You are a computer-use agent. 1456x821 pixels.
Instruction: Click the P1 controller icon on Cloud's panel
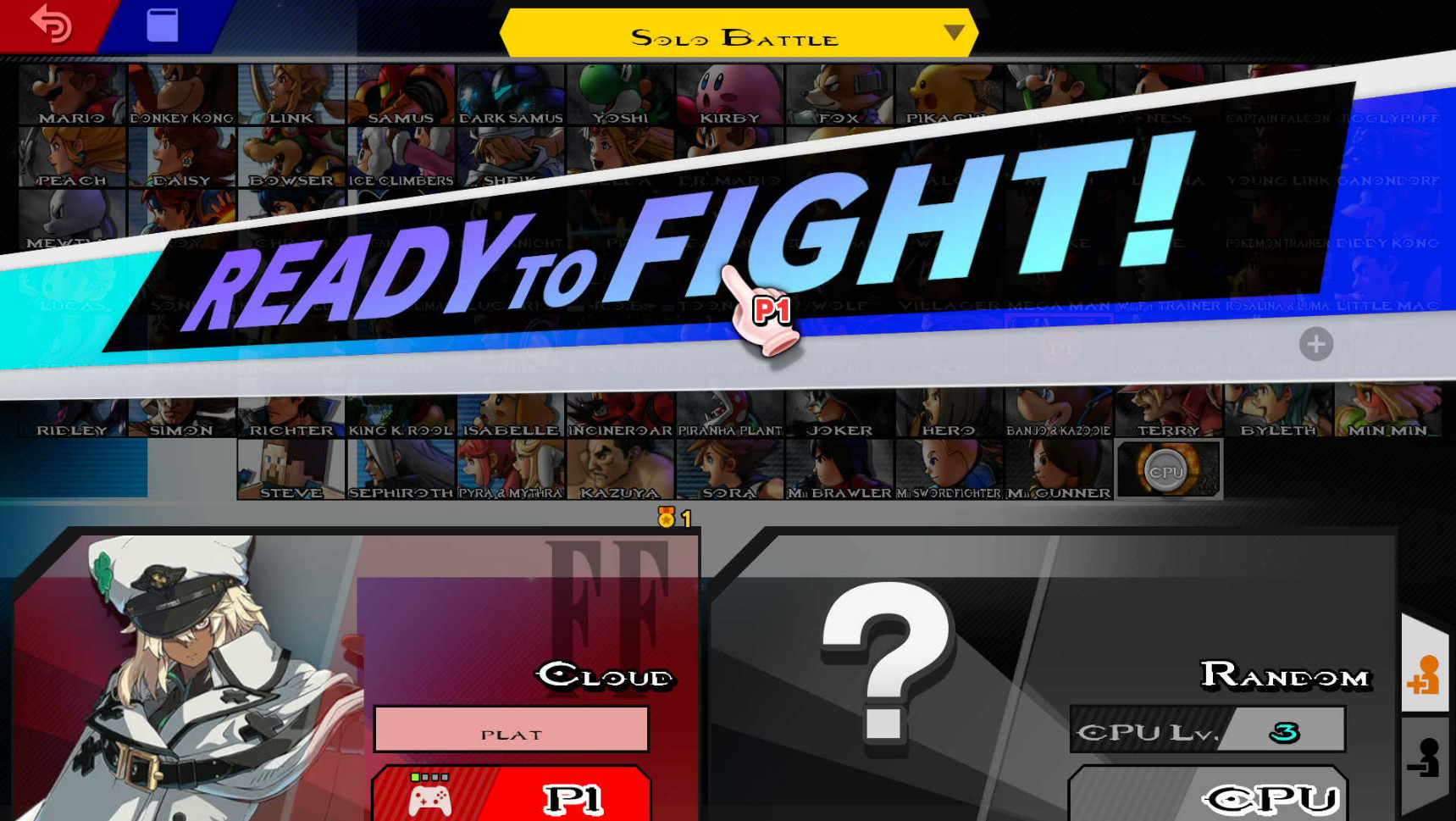pyautogui.click(x=430, y=796)
